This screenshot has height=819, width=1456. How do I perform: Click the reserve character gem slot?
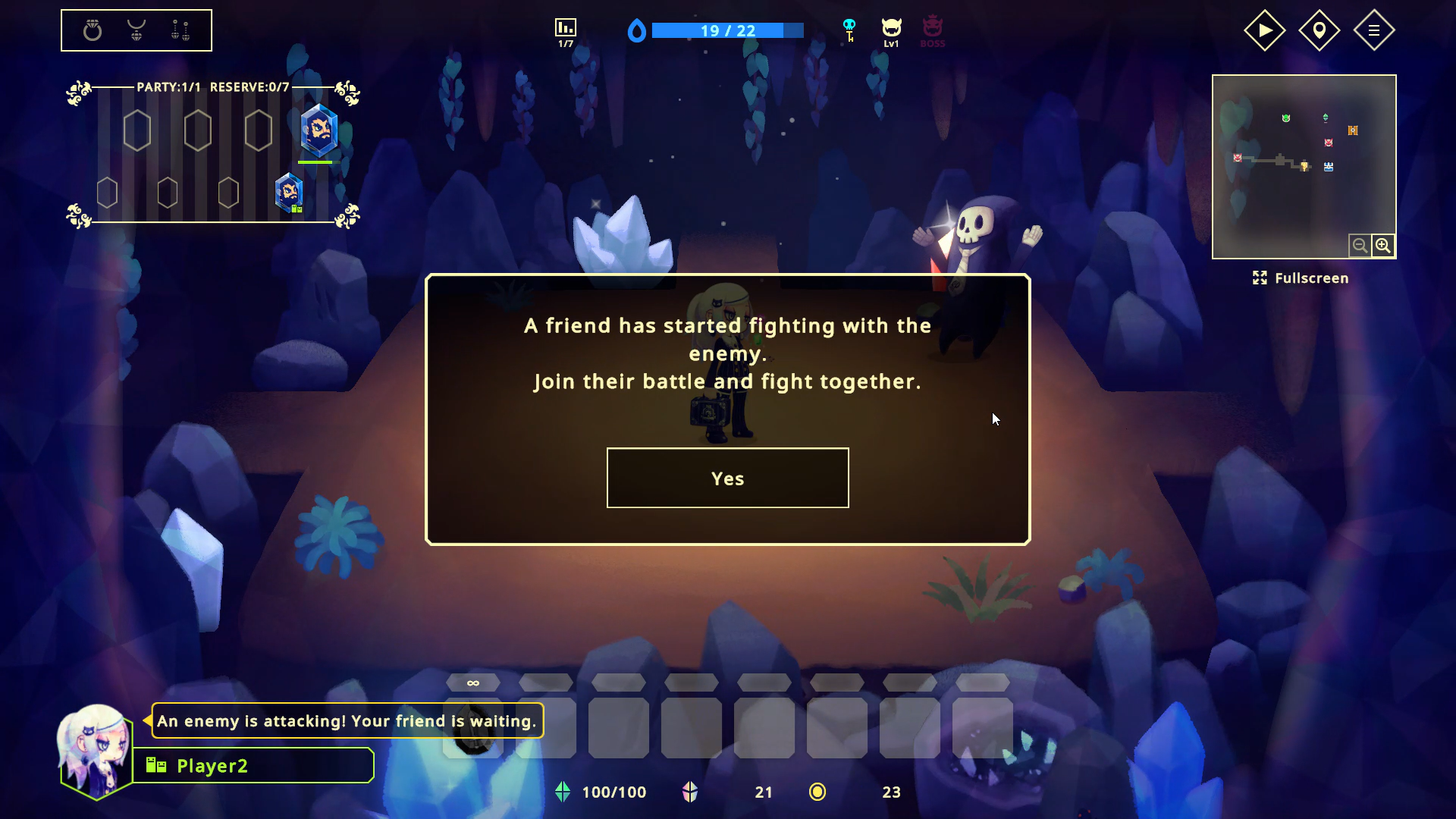288,191
